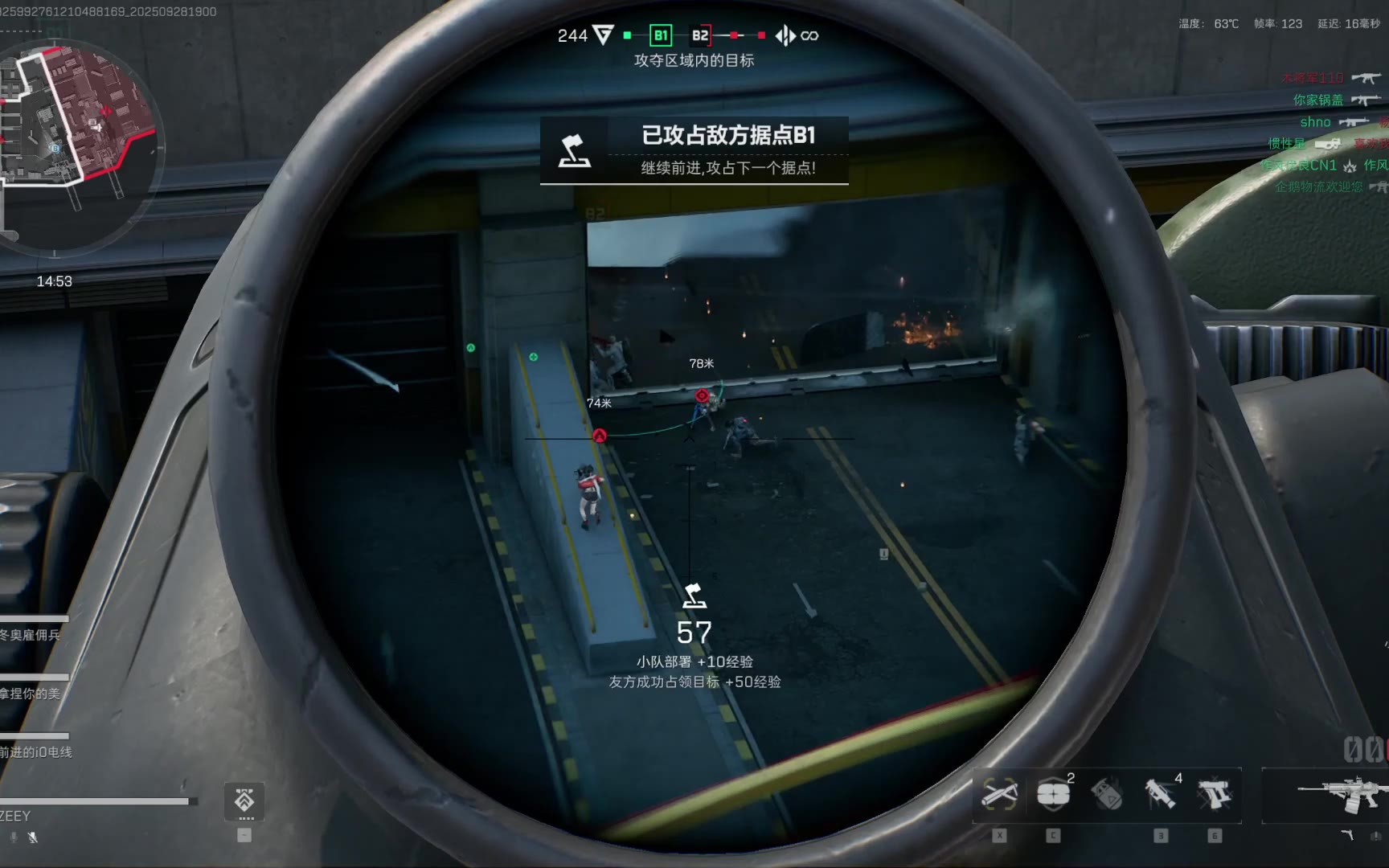This screenshot has height=868, width=1389.
Task: Click the B1 captured notification banner
Action: [x=694, y=150]
